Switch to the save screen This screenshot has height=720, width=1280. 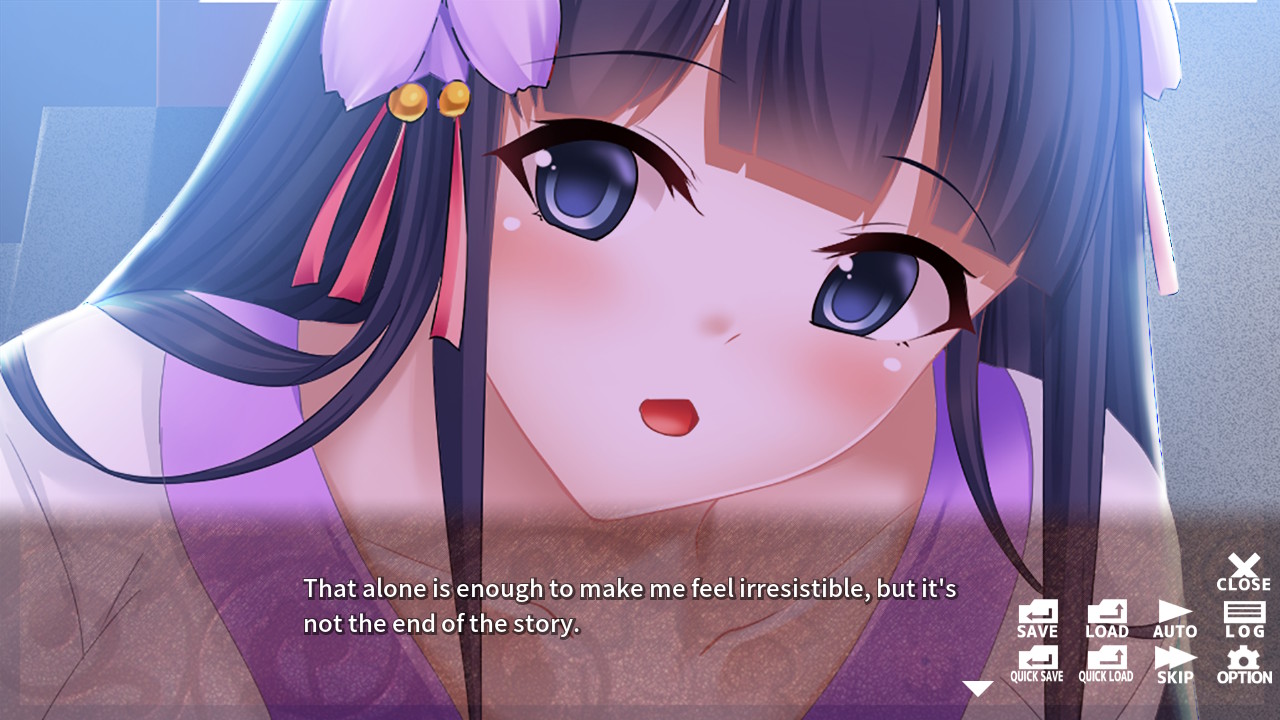click(1037, 615)
